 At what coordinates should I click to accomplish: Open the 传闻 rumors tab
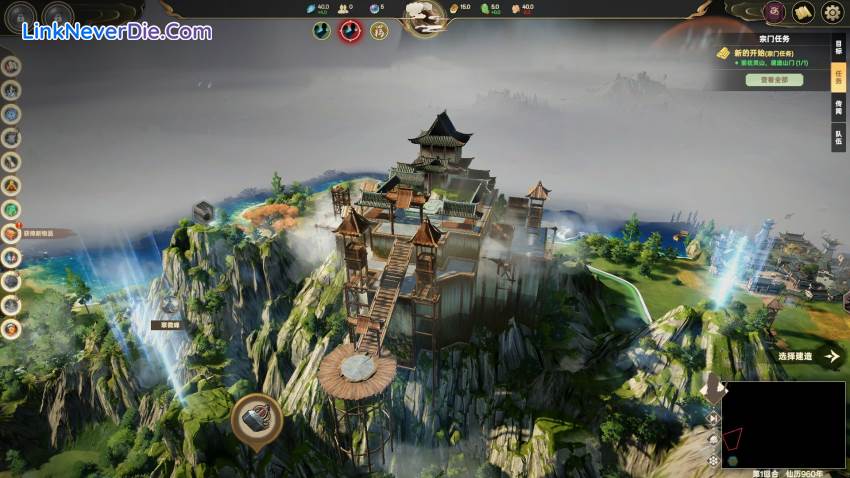(x=838, y=107)
